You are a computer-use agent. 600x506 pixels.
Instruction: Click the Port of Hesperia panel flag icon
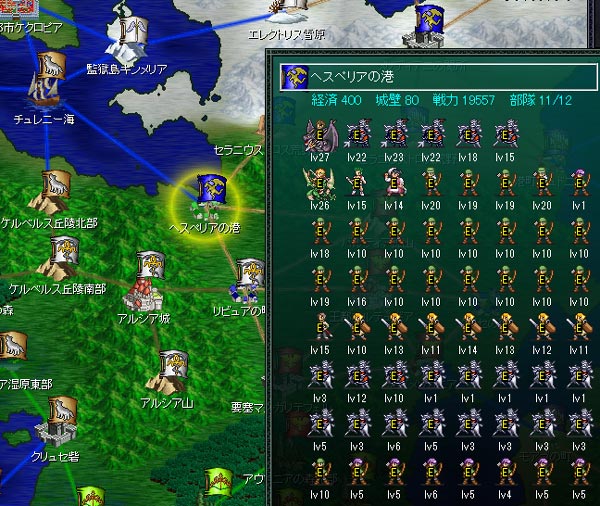294,76
